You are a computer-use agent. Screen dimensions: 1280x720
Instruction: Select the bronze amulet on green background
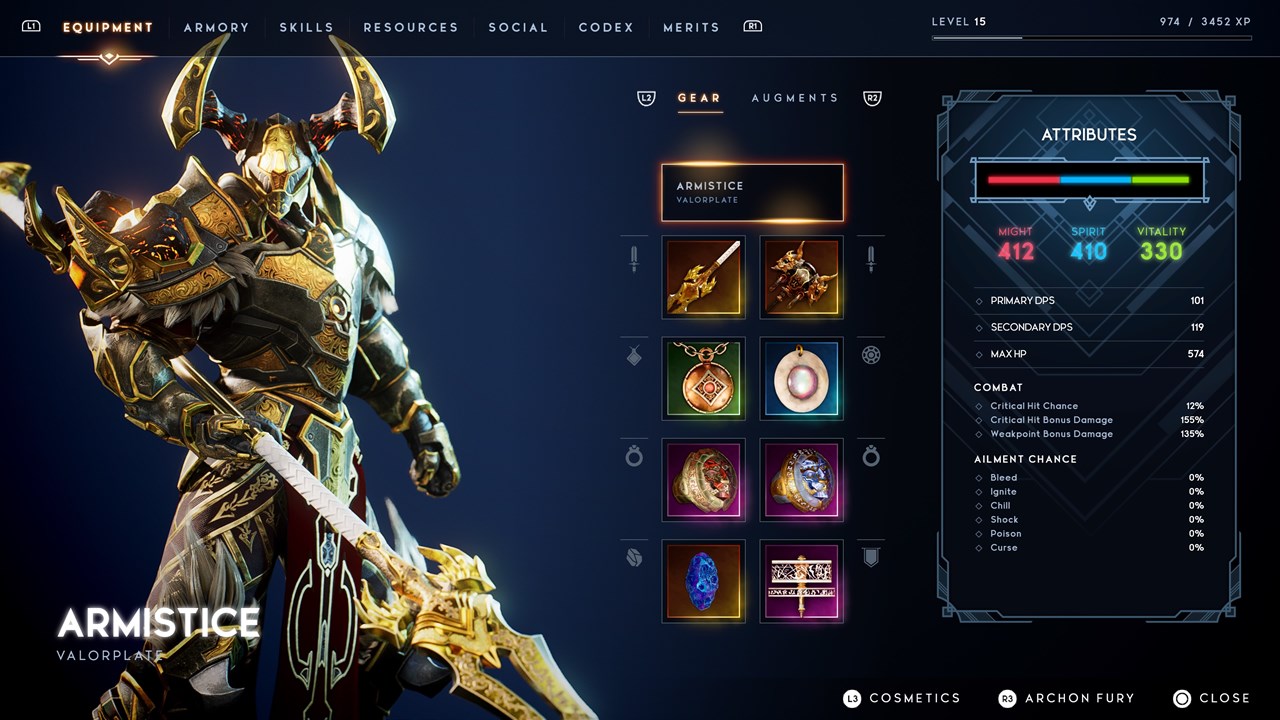pyautogui.click(x=703, y=379)
